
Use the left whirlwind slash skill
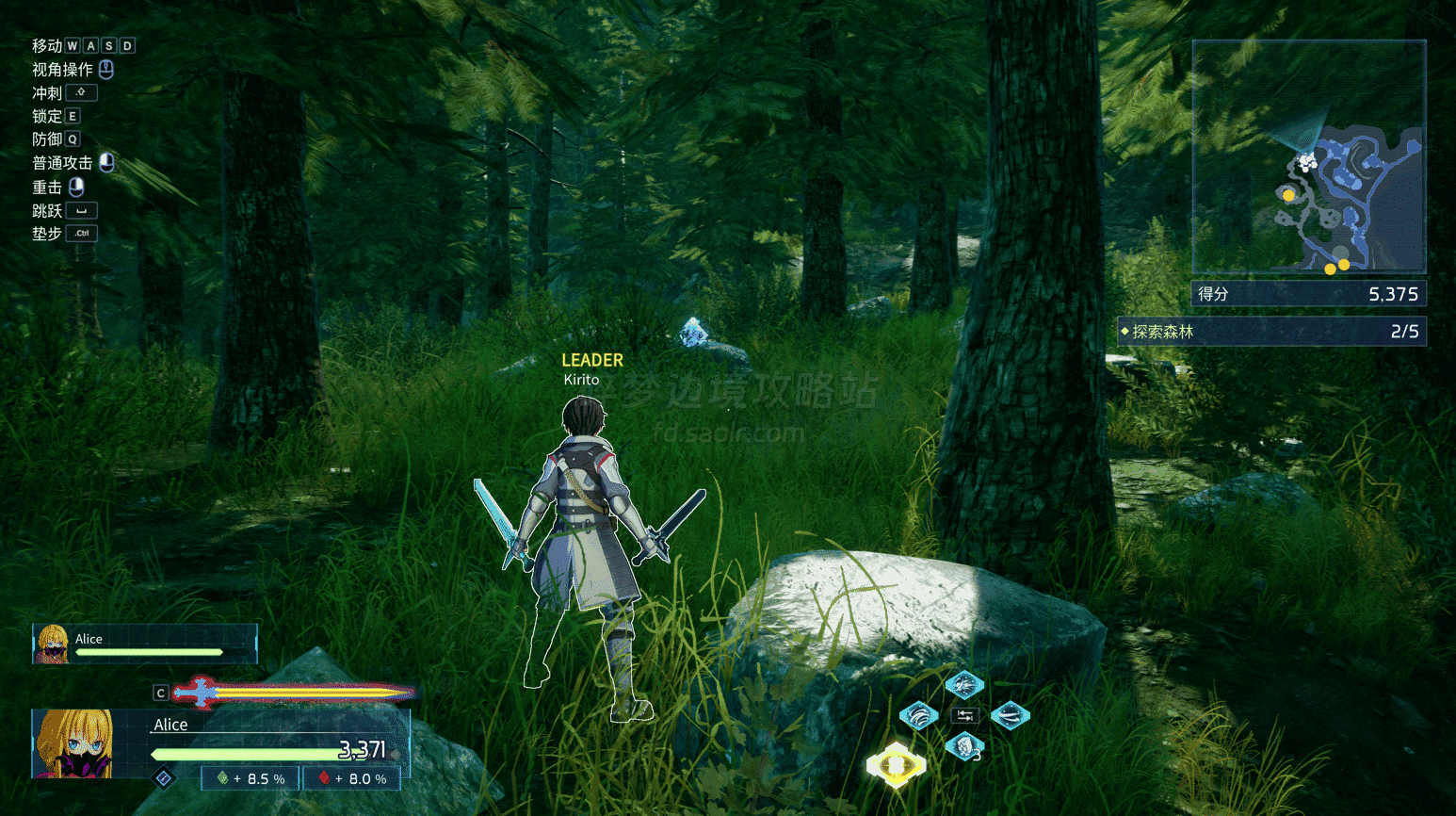tap(919, 716)
